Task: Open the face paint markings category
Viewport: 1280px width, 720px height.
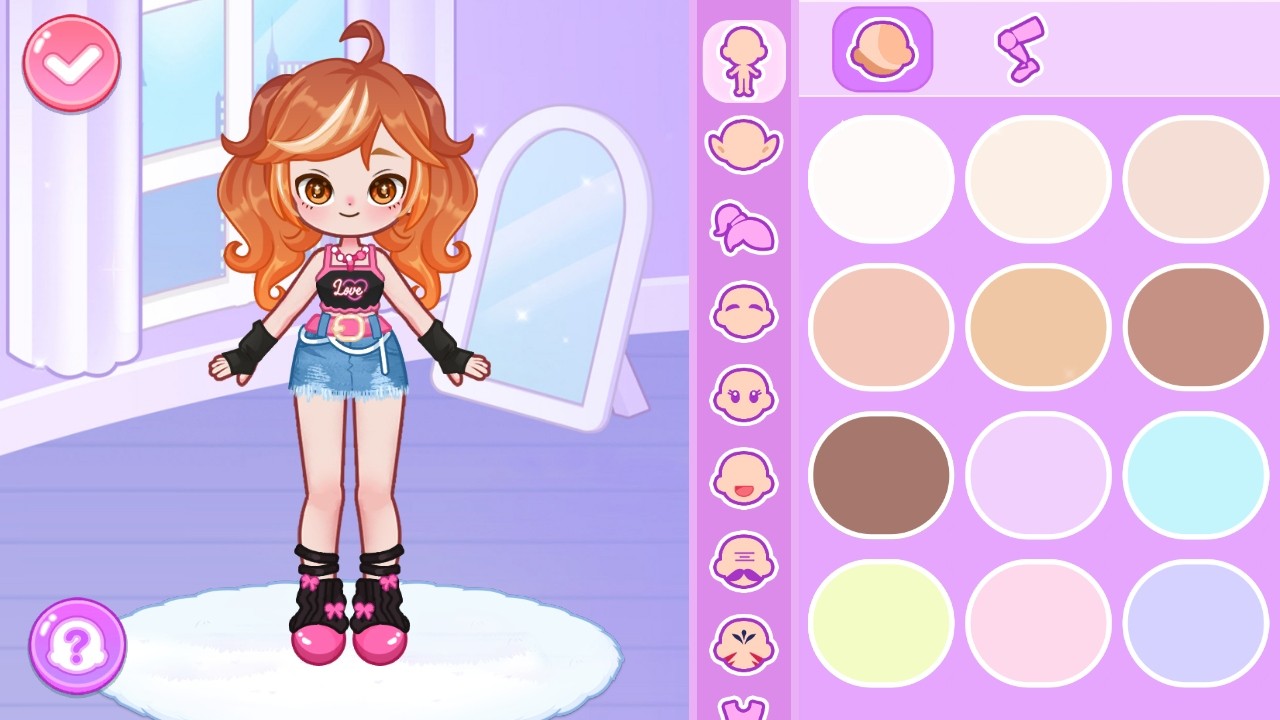Action: (743, 644)
